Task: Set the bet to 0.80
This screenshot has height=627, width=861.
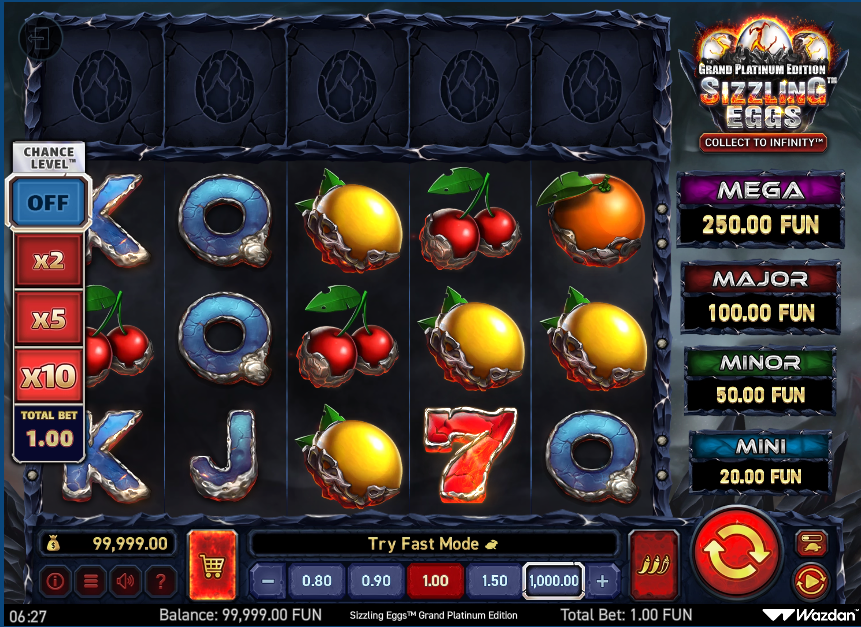Action: pyautogui.click(x=316, y=580)
